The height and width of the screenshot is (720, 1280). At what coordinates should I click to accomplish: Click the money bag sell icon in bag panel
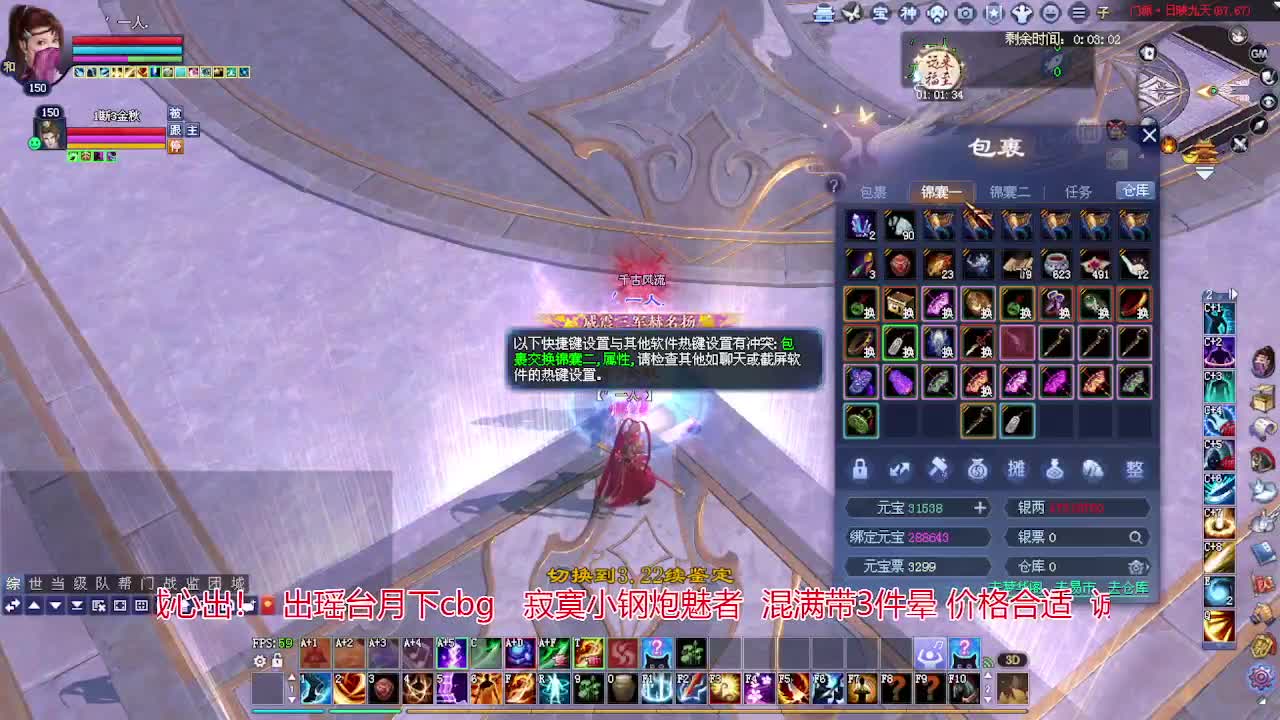click(978, 470)
